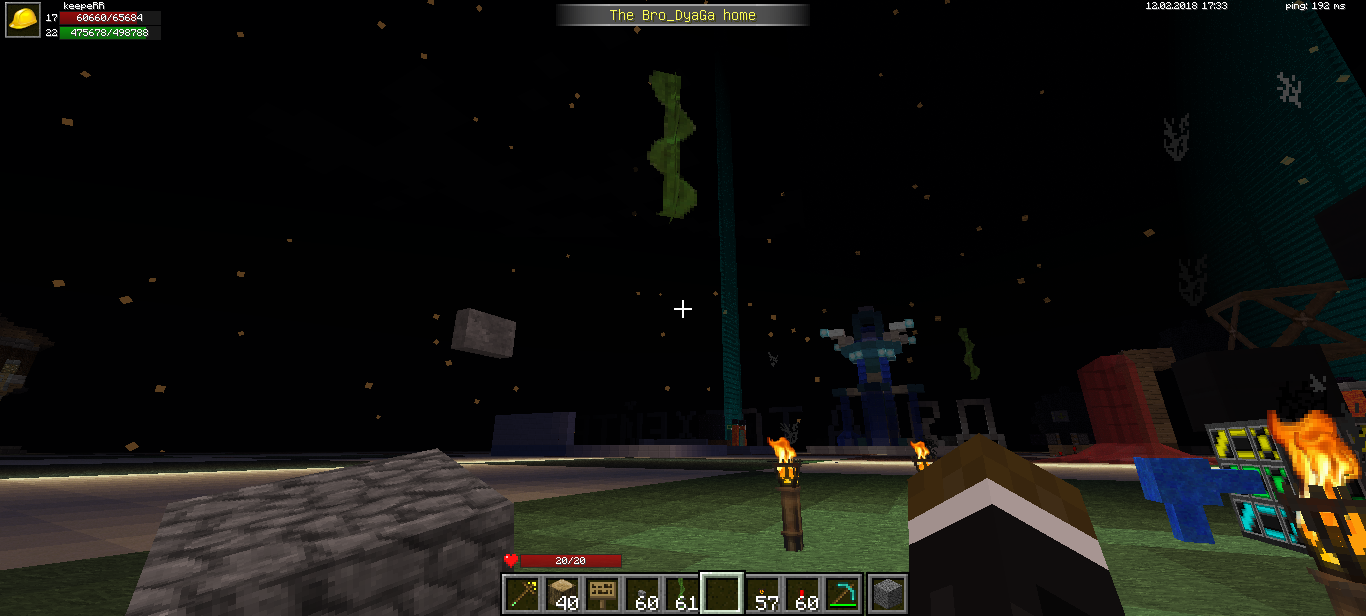This screenshot has width=1366, height=616.
Task: Select the cobblestone block offhand slot
Action: pos(887,594)
